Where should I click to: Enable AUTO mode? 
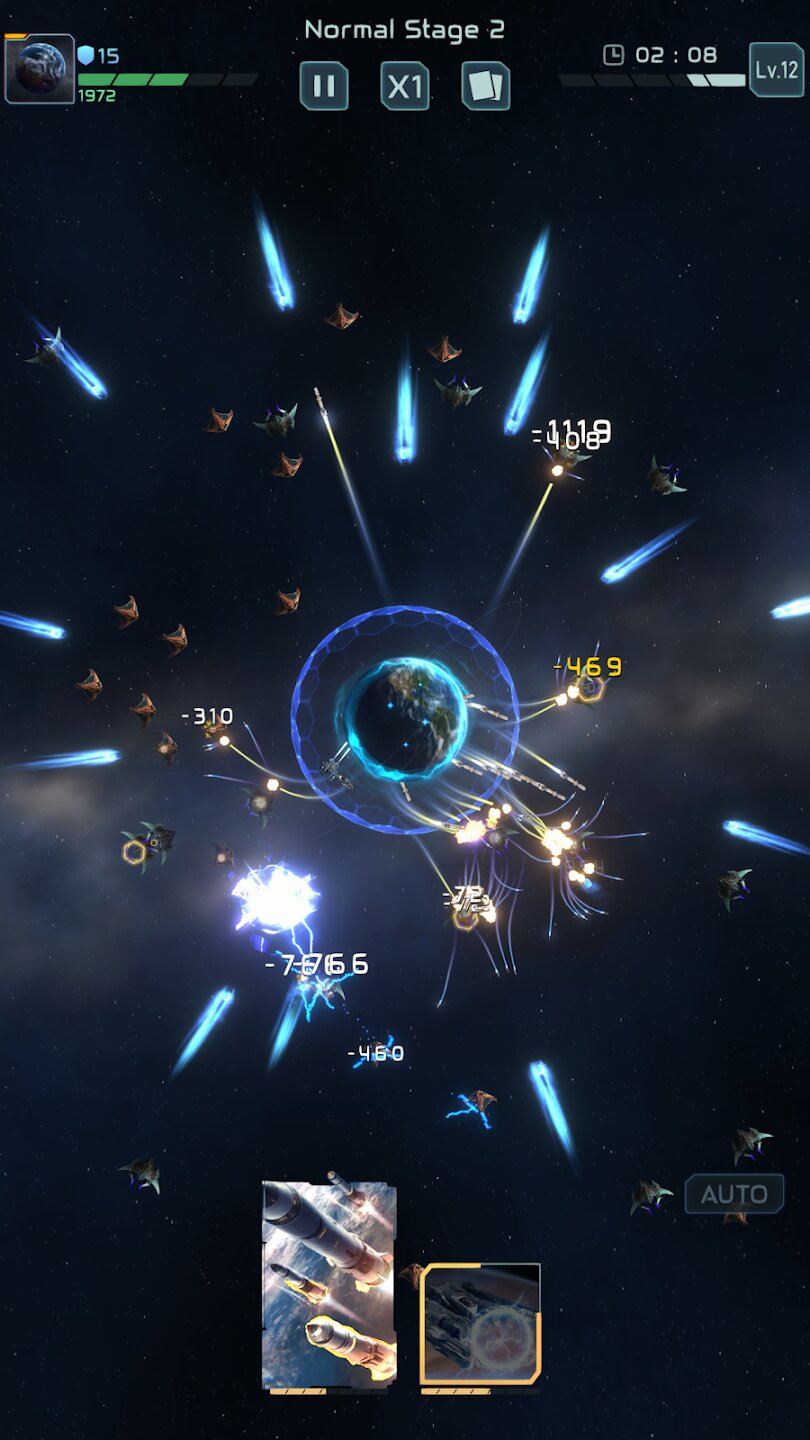[734, 1194]
